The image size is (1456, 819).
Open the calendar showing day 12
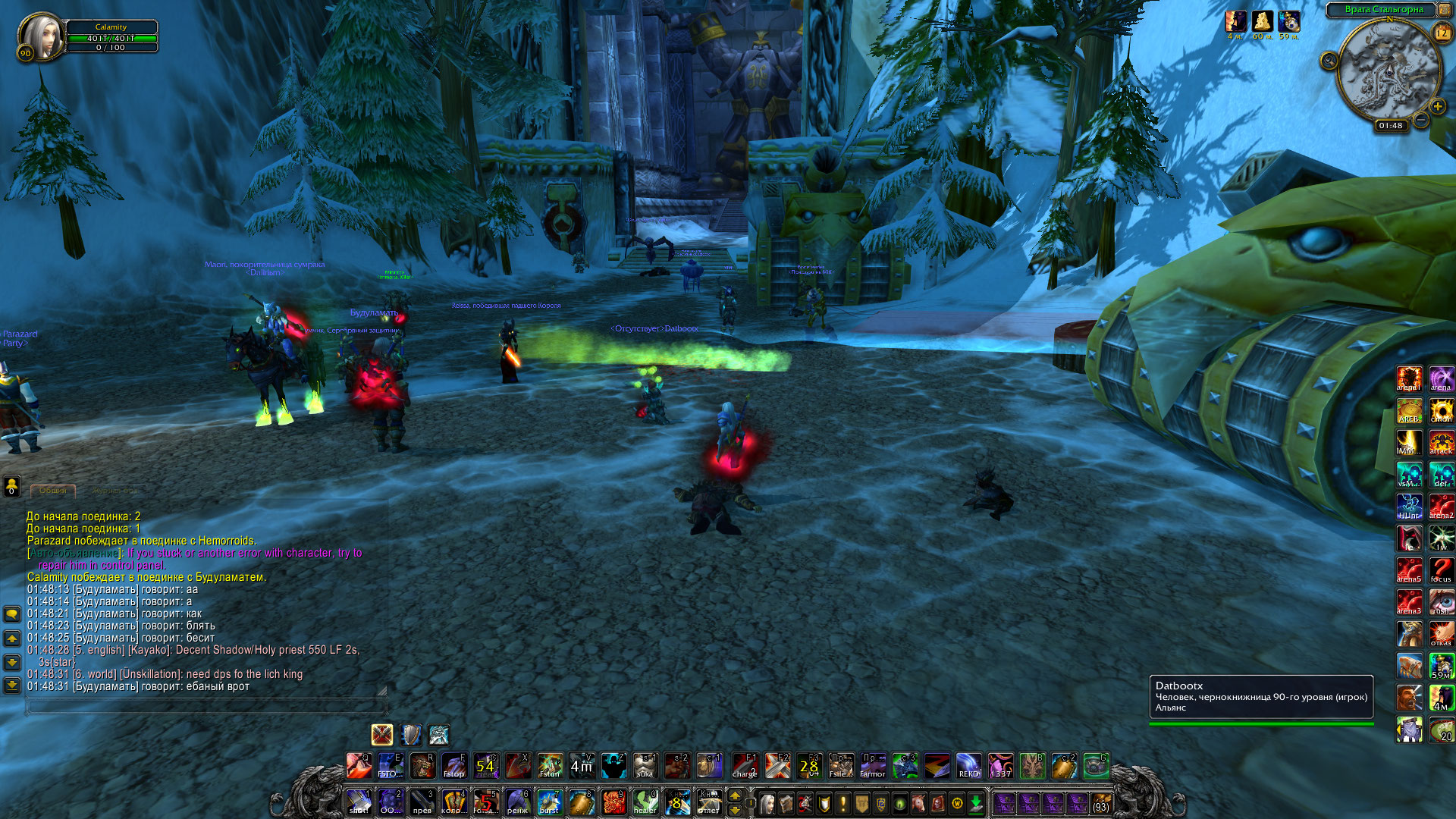[1442, 33]
